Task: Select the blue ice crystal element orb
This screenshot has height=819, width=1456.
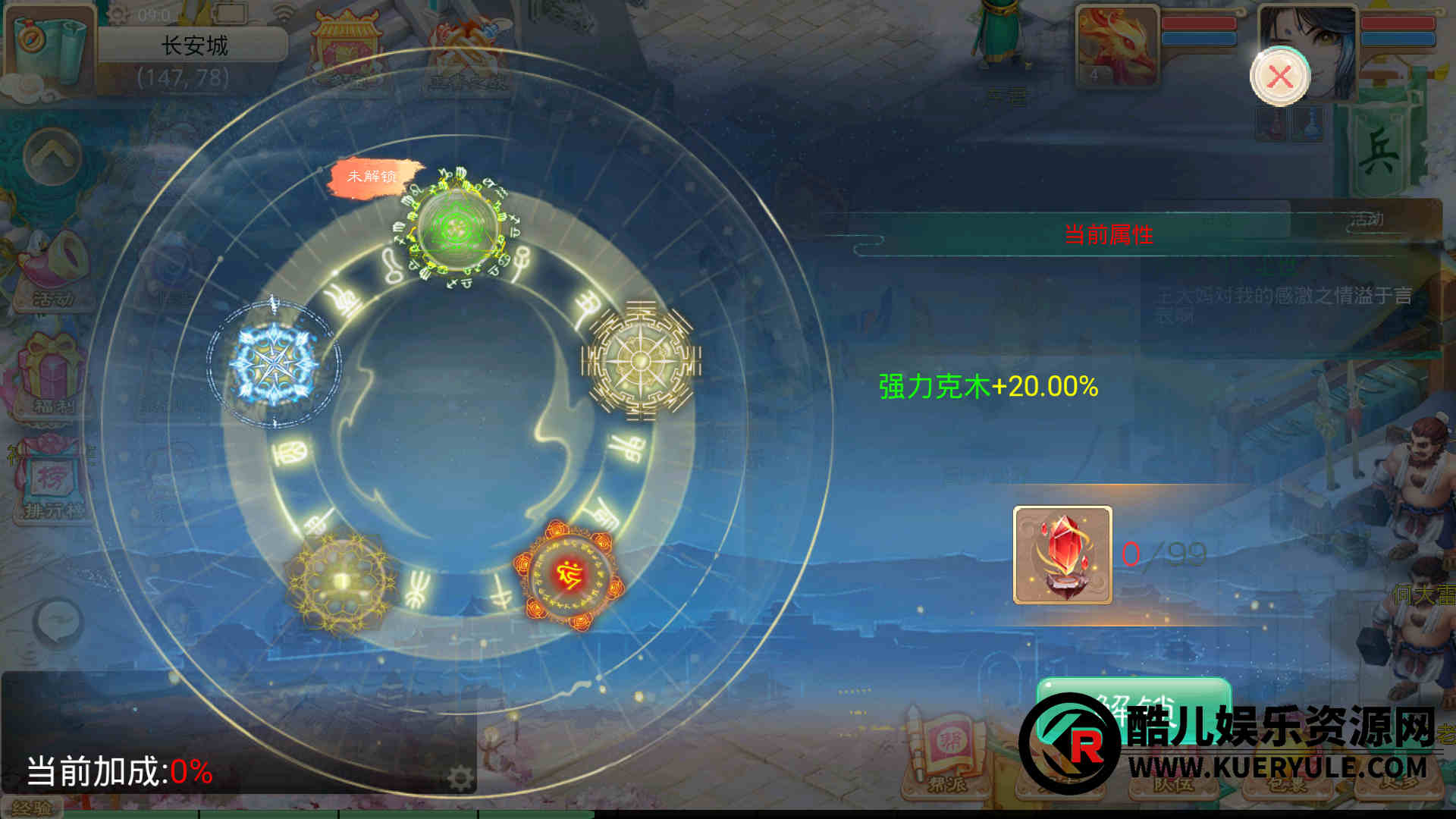Action: 274,365
